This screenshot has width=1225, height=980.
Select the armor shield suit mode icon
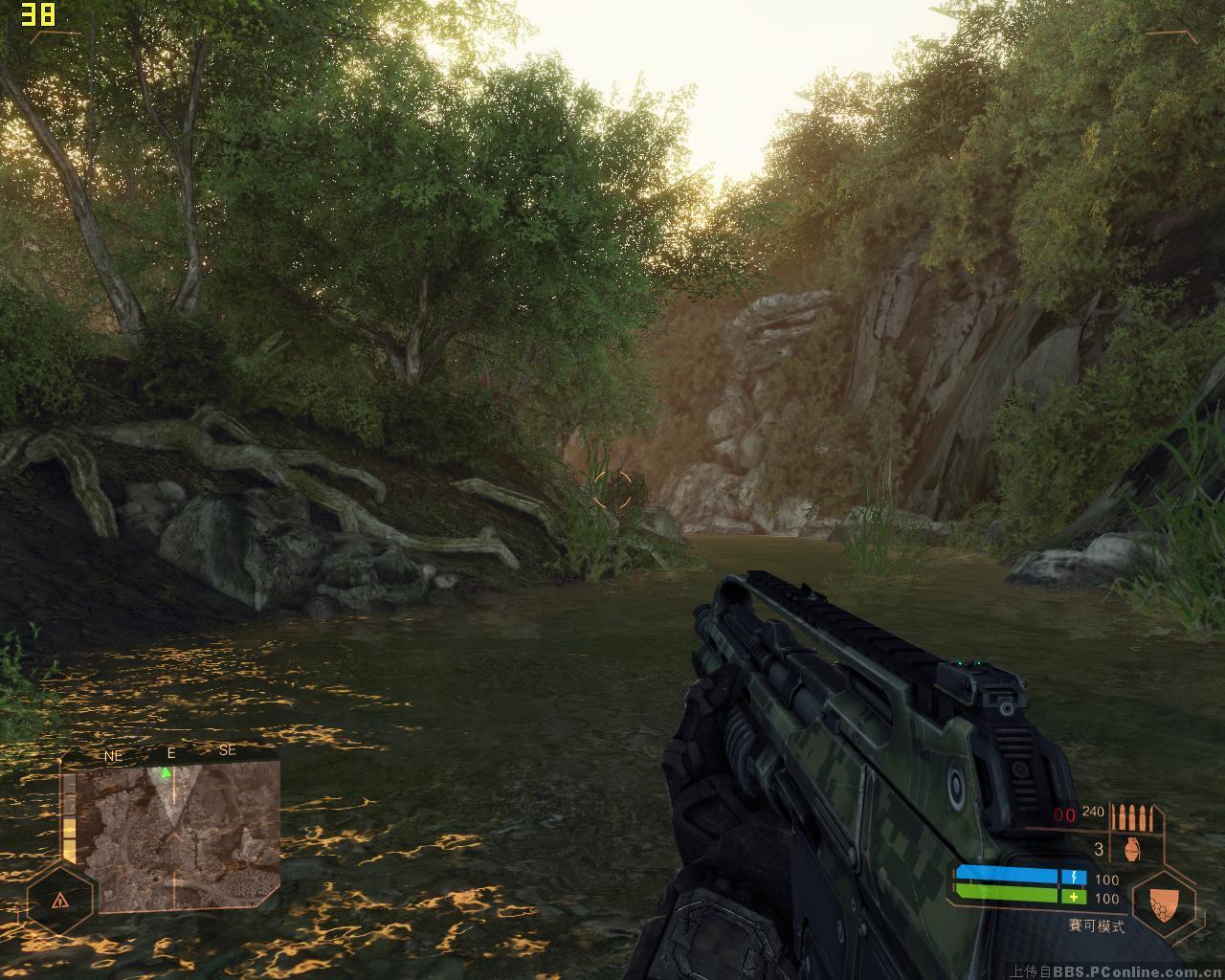click(x=1162, y=902)
